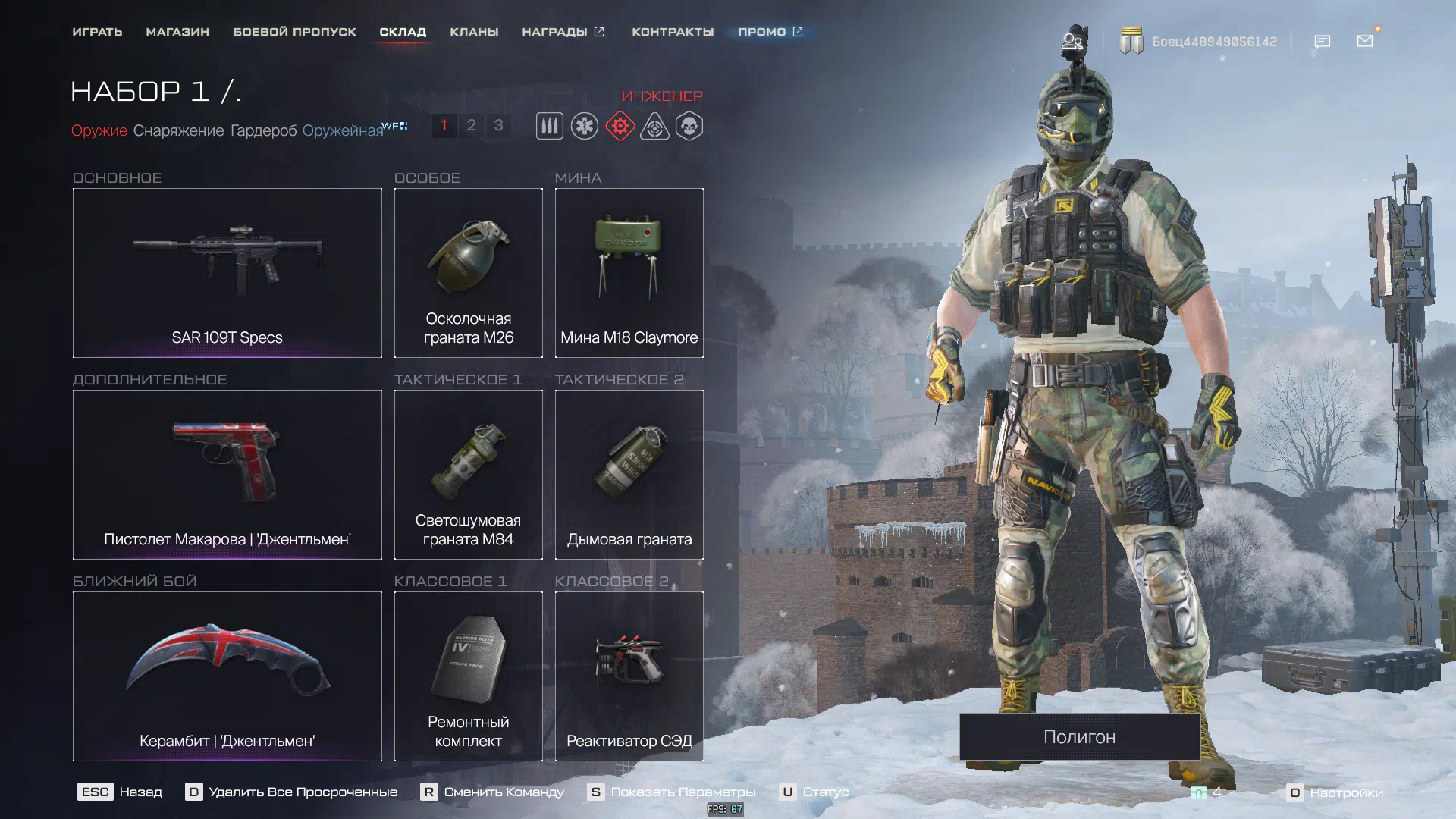Pick the Керамбит 'Джентльмен' melee slot
Image resolution: width=1456 pixels, height=819 pixels.
point(227,676)
